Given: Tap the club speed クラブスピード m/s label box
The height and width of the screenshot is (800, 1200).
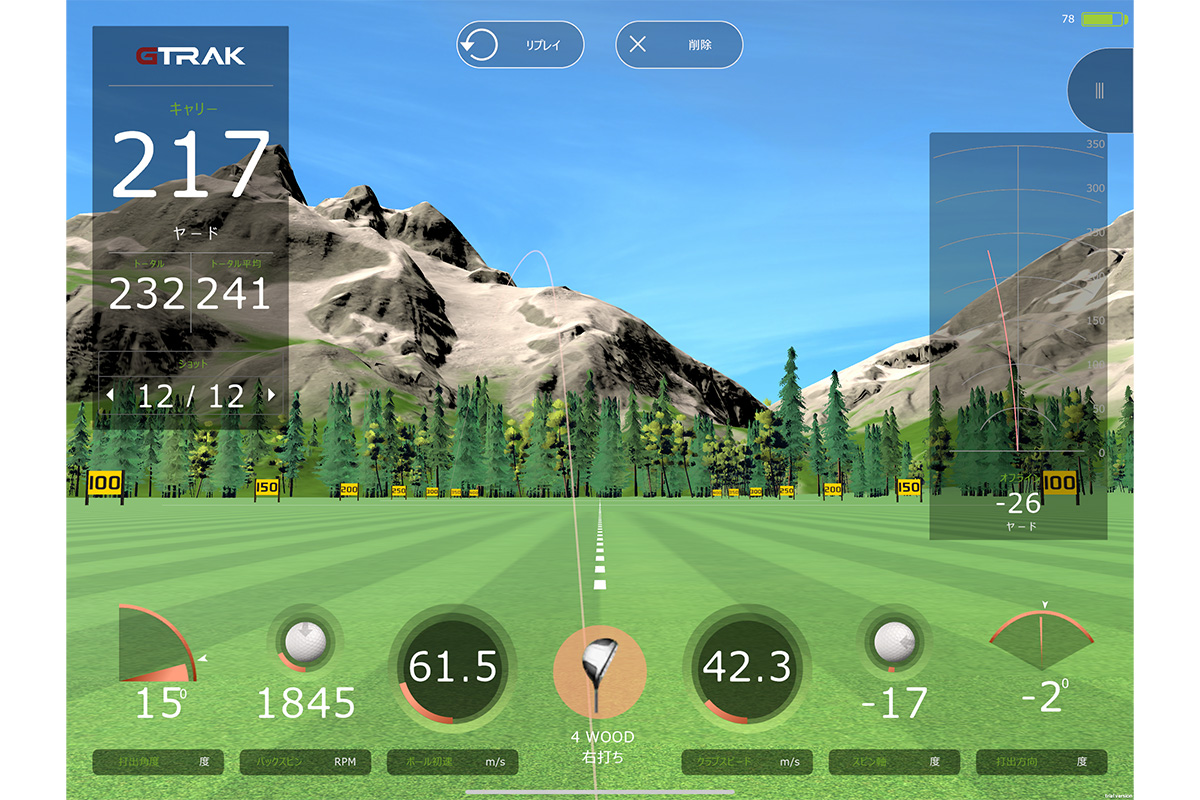Looking at the screenshot, I should 747,762.
